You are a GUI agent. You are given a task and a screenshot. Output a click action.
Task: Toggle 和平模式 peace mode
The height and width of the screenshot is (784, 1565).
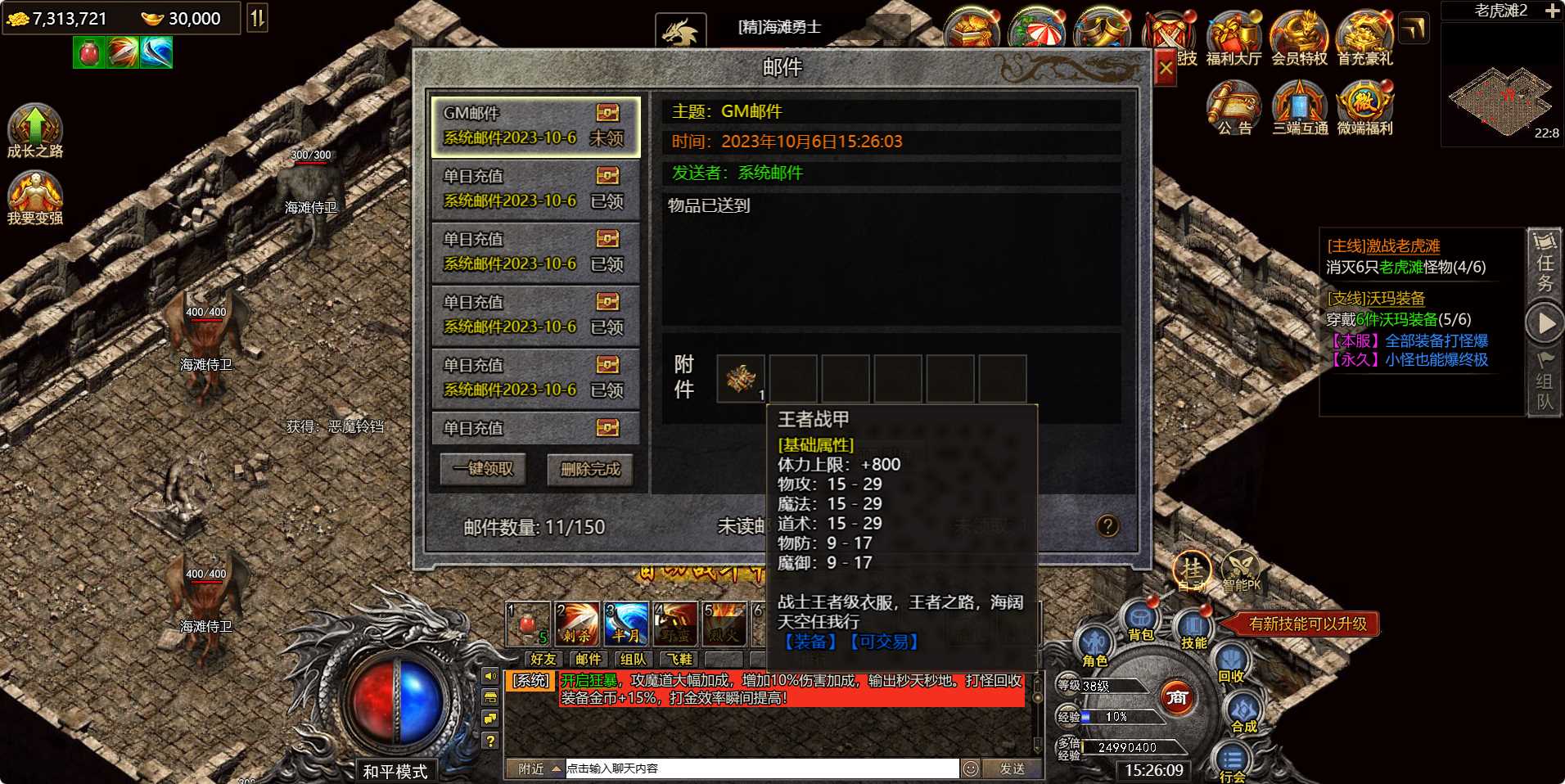pyautogui.click(x=395, y=769)
